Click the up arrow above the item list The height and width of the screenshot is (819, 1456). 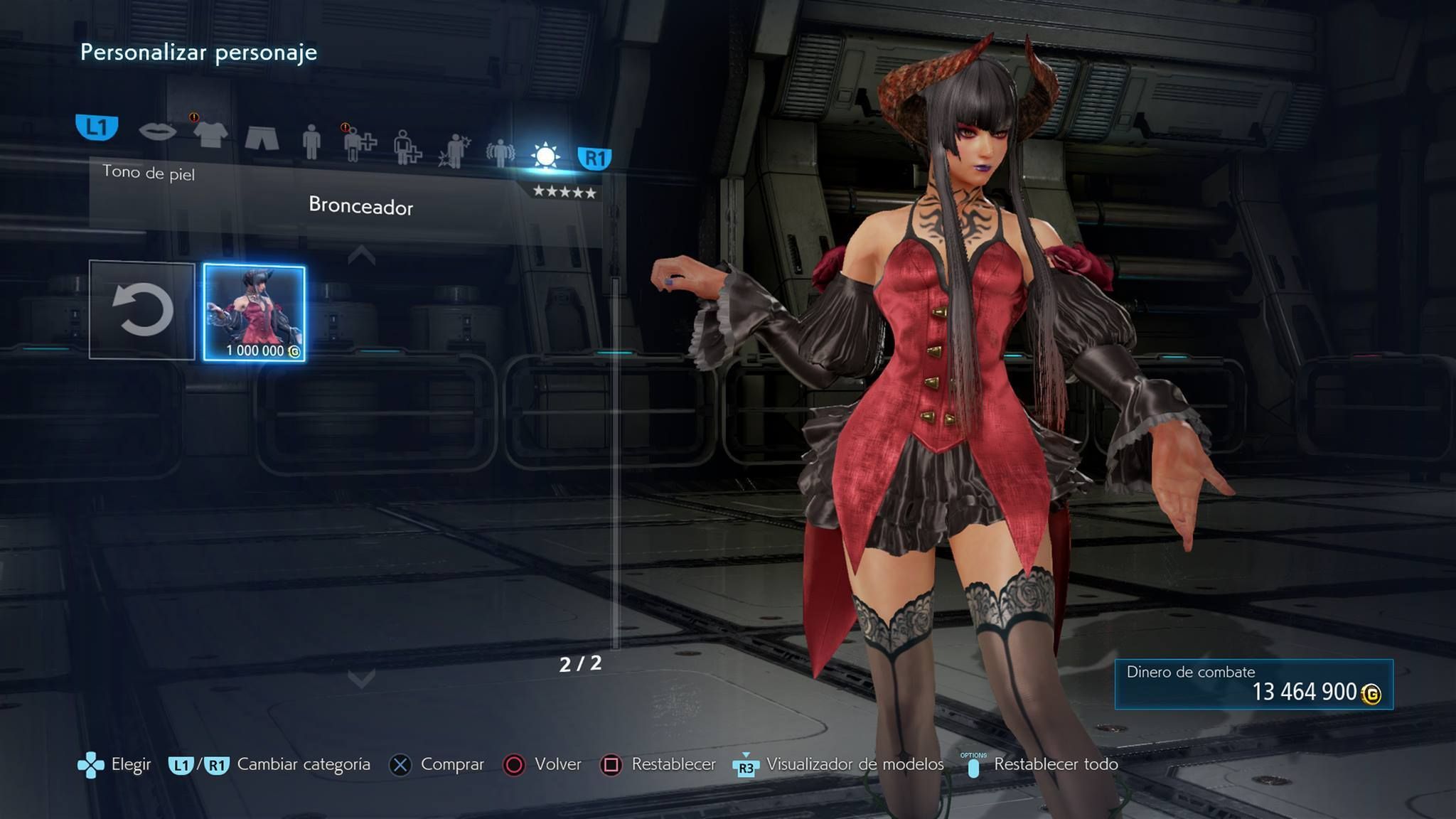coord(361,255)
